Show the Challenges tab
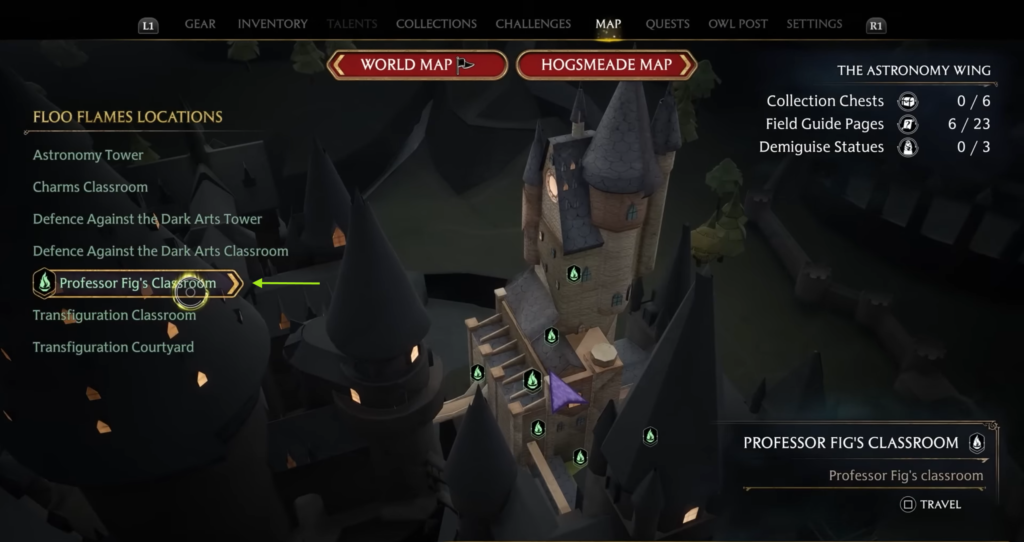 (533, 24)
